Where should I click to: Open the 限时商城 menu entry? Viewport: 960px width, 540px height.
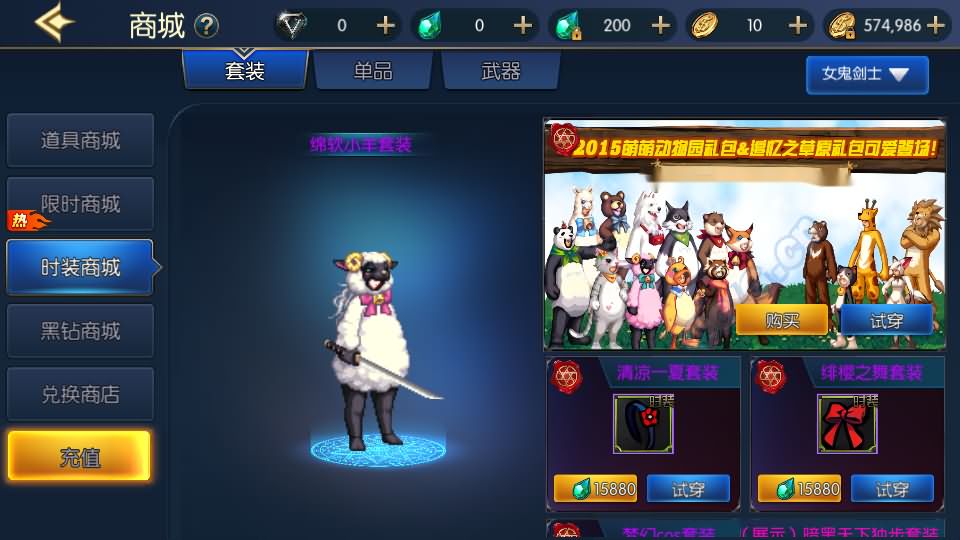tap(80, 204)
